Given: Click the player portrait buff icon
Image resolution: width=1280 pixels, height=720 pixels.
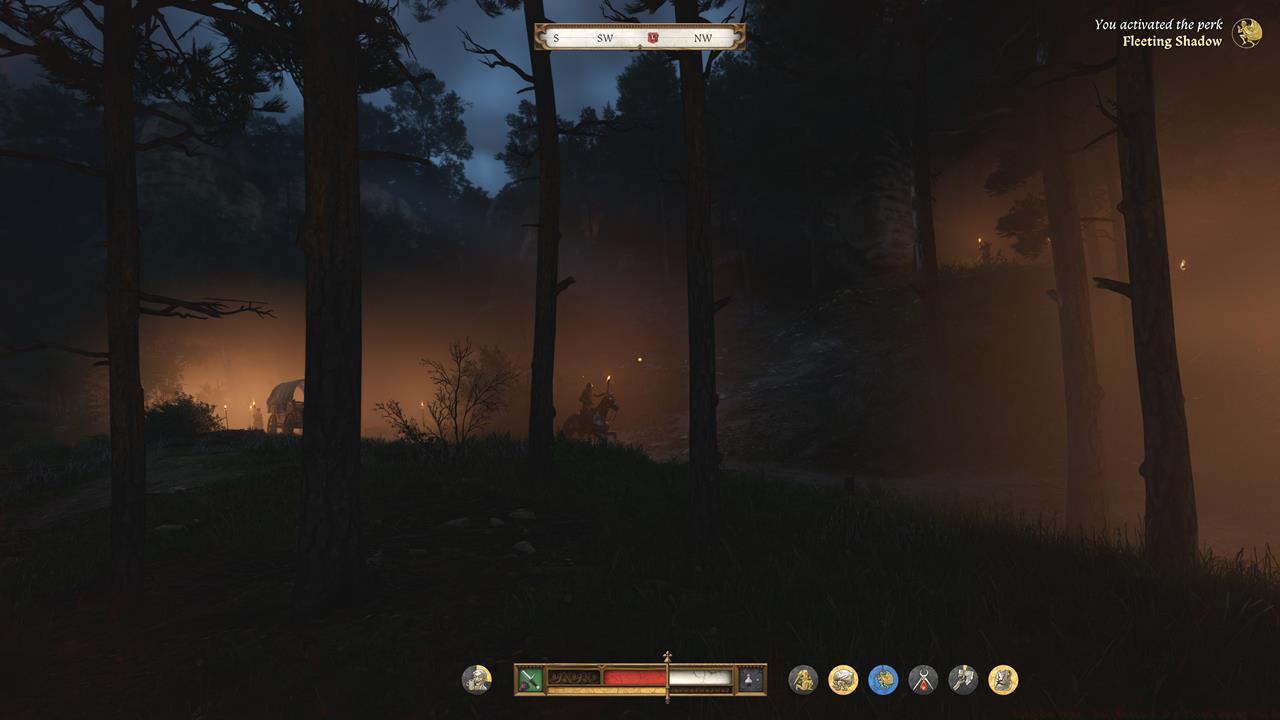Looking at the screenshot, I should point(477,680).
